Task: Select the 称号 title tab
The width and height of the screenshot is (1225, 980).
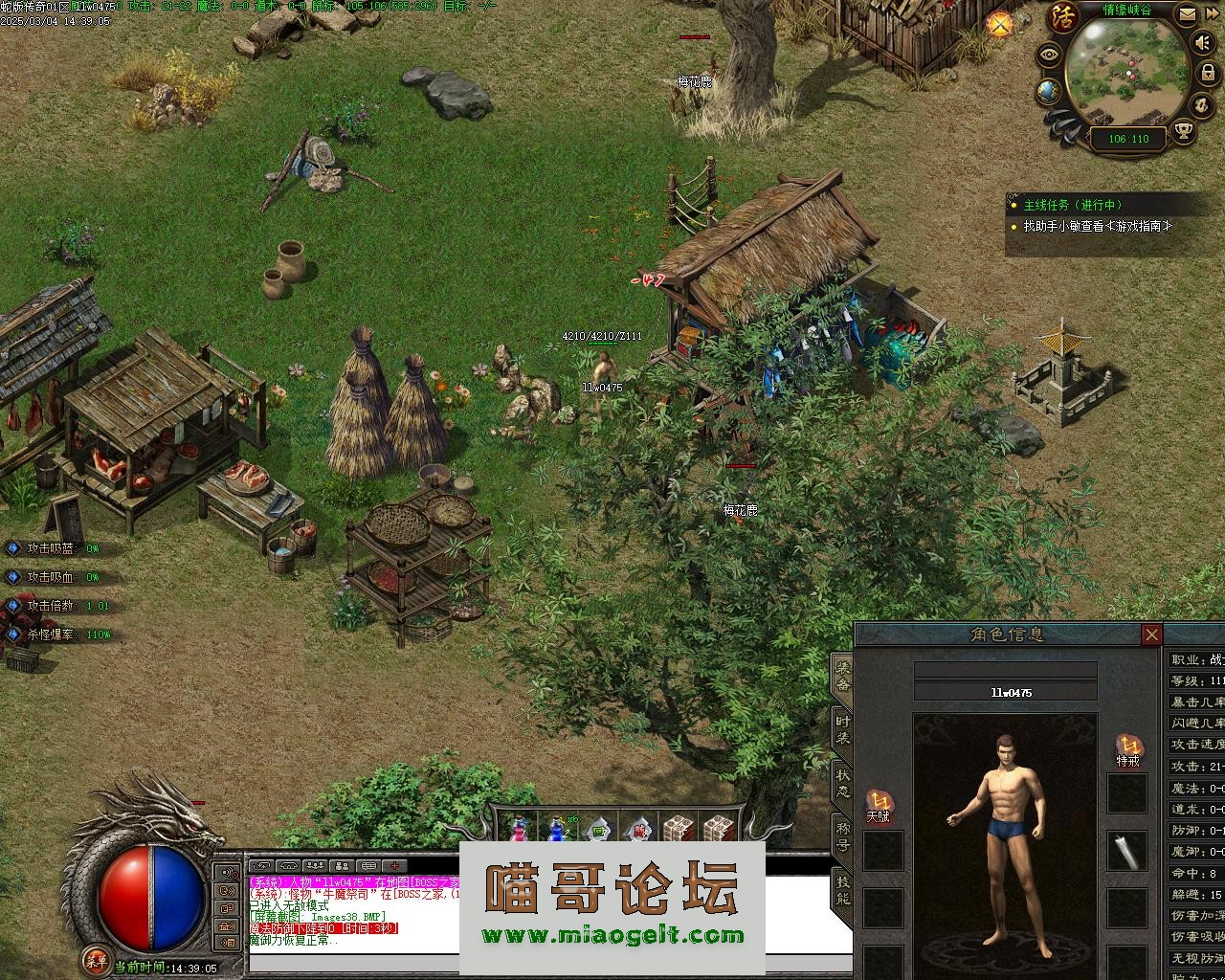Action: (842, 835)
